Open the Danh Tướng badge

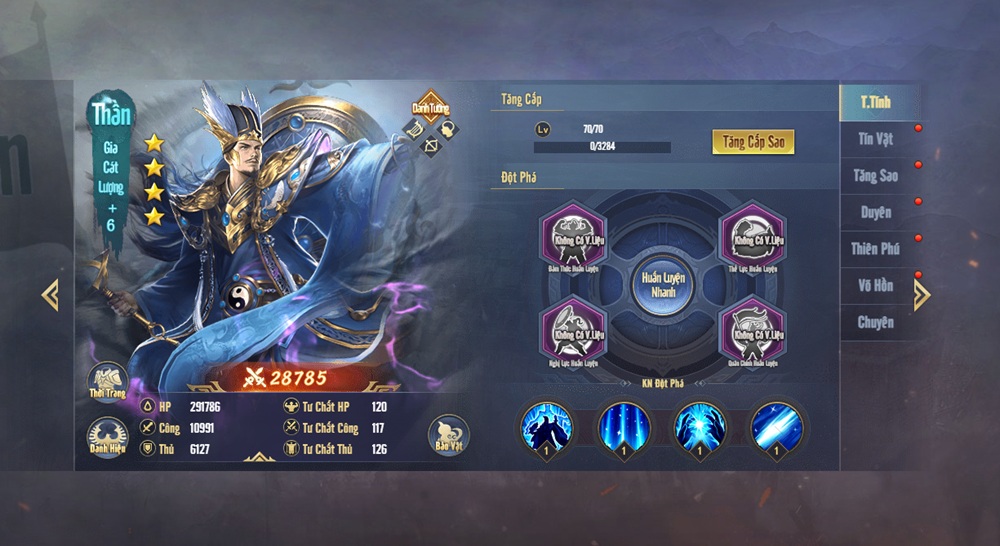tap(431, 108)
